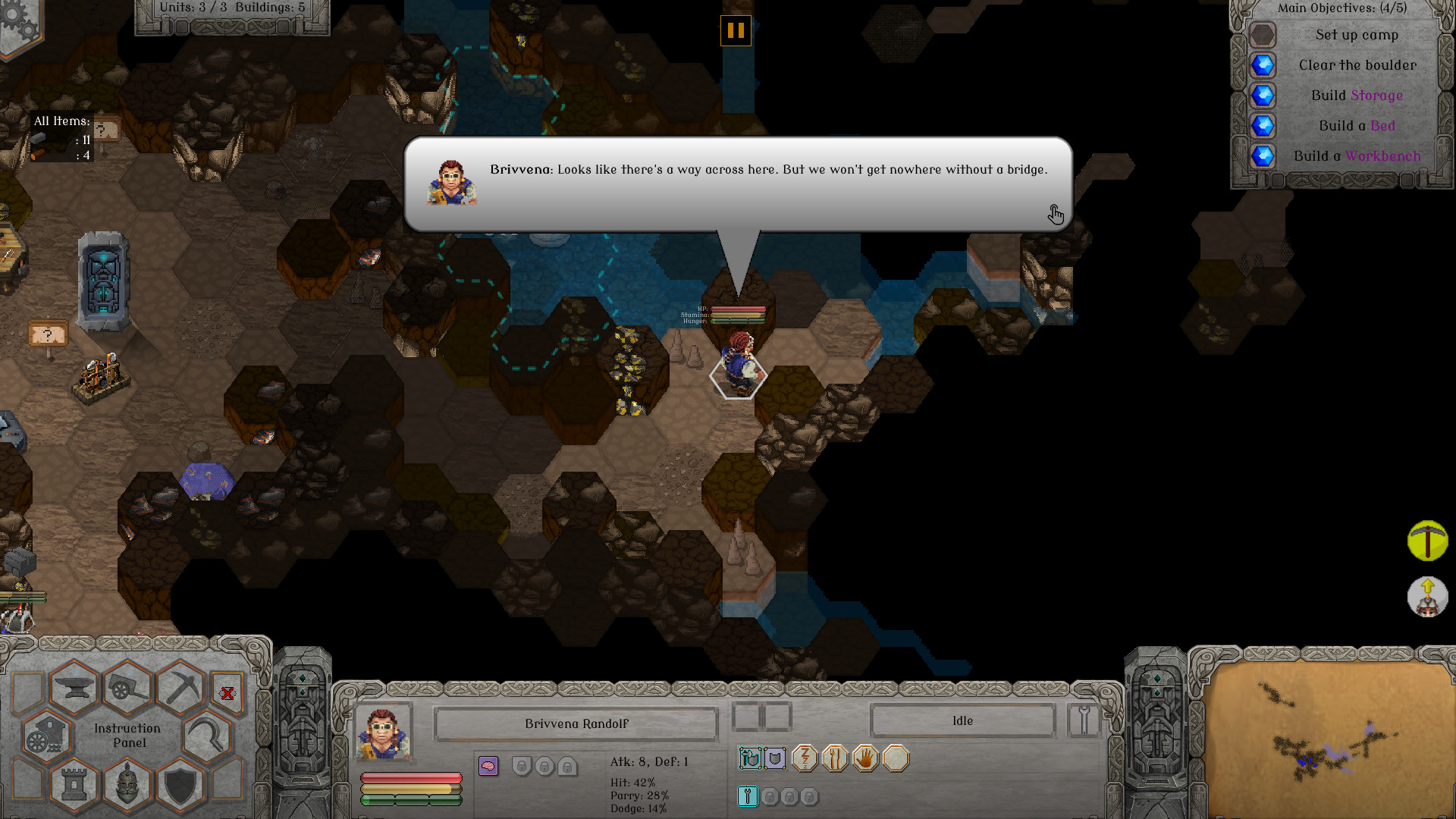Toggle the sleep Zzz behavior
The image size is (1456, 819).
(804, 758)
